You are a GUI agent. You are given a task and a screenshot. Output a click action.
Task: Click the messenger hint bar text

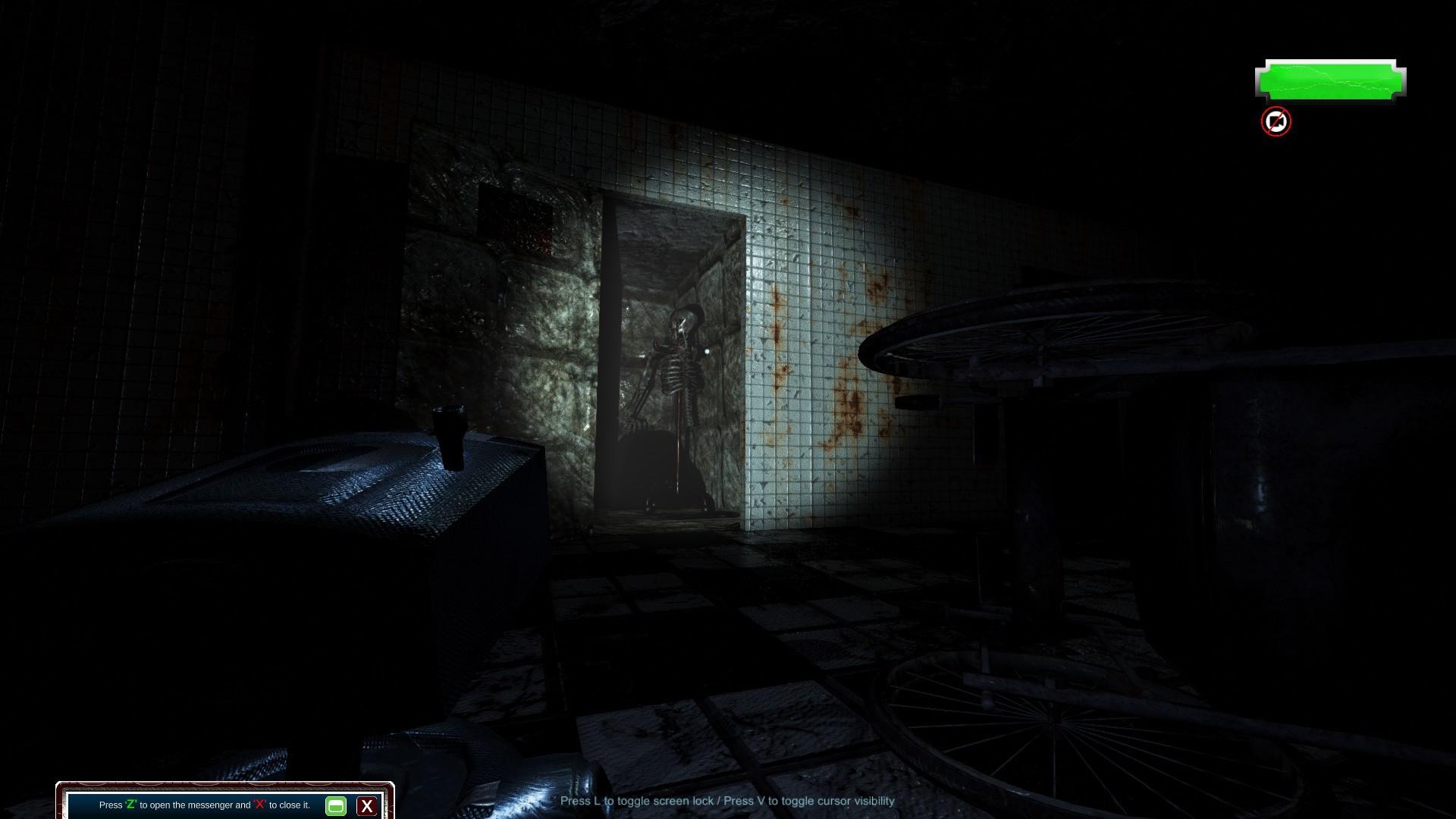pyautogui.click(x=205, y=806)
